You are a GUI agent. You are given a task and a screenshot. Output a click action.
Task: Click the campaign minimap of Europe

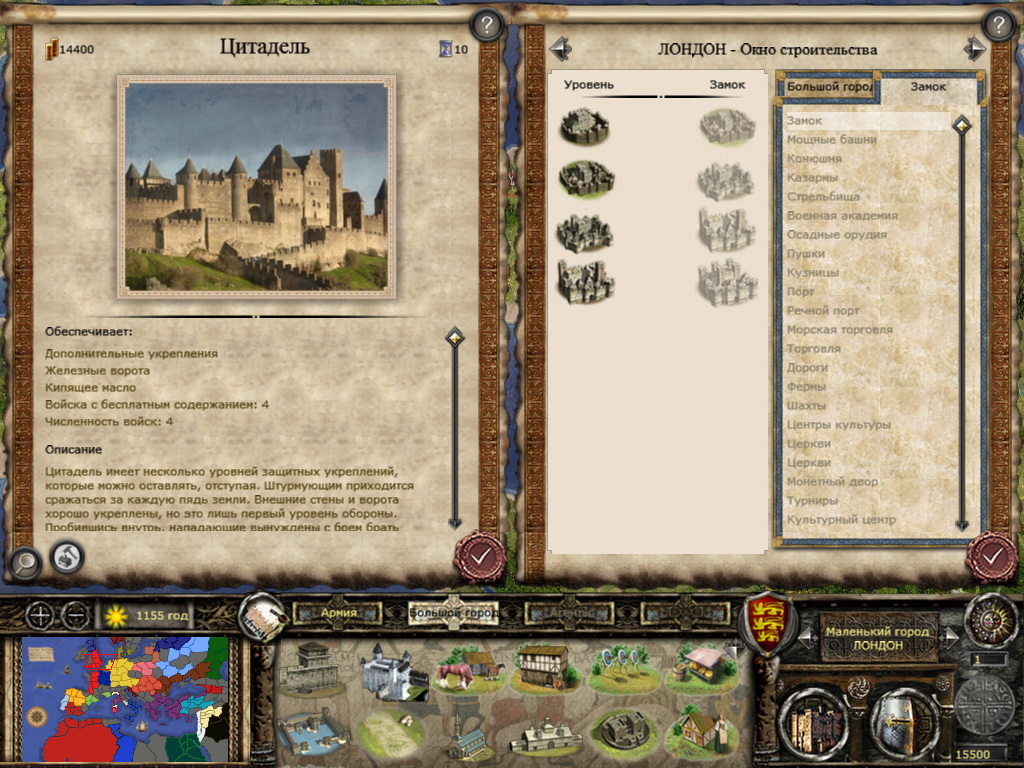(x=125, y=698)
